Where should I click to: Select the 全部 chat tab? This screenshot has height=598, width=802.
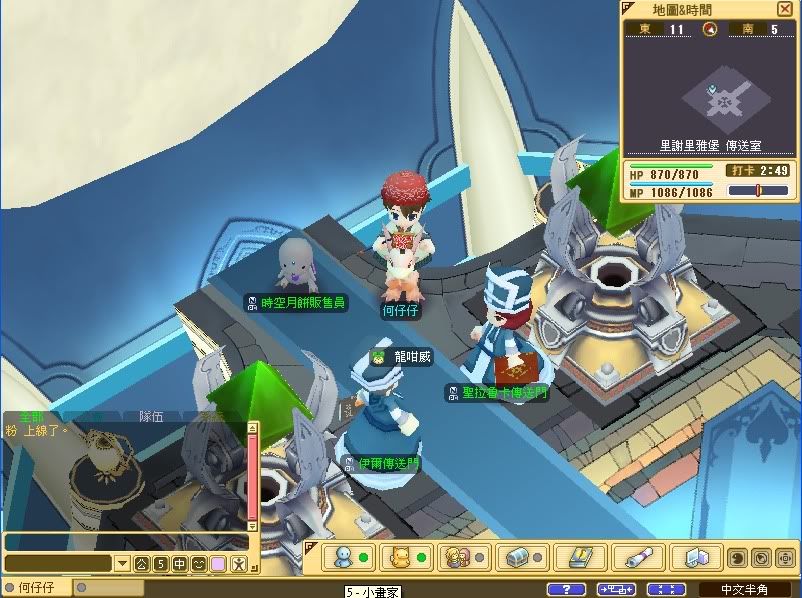coord(30,416)
